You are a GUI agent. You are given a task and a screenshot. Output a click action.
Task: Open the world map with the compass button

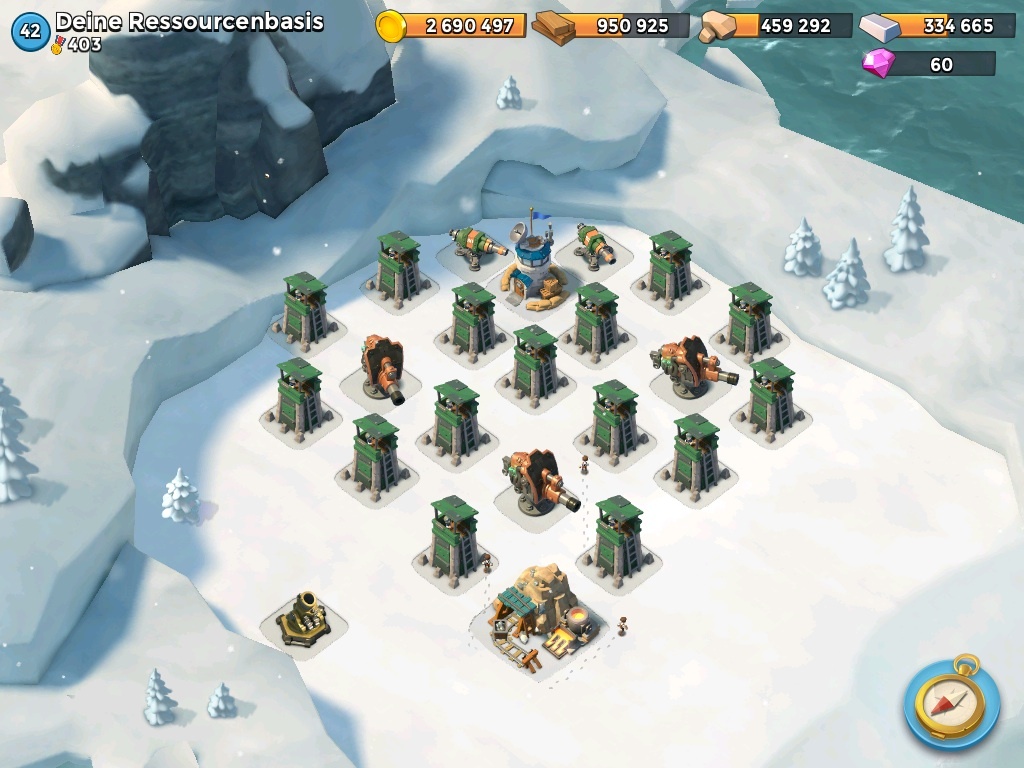point(950,701)
